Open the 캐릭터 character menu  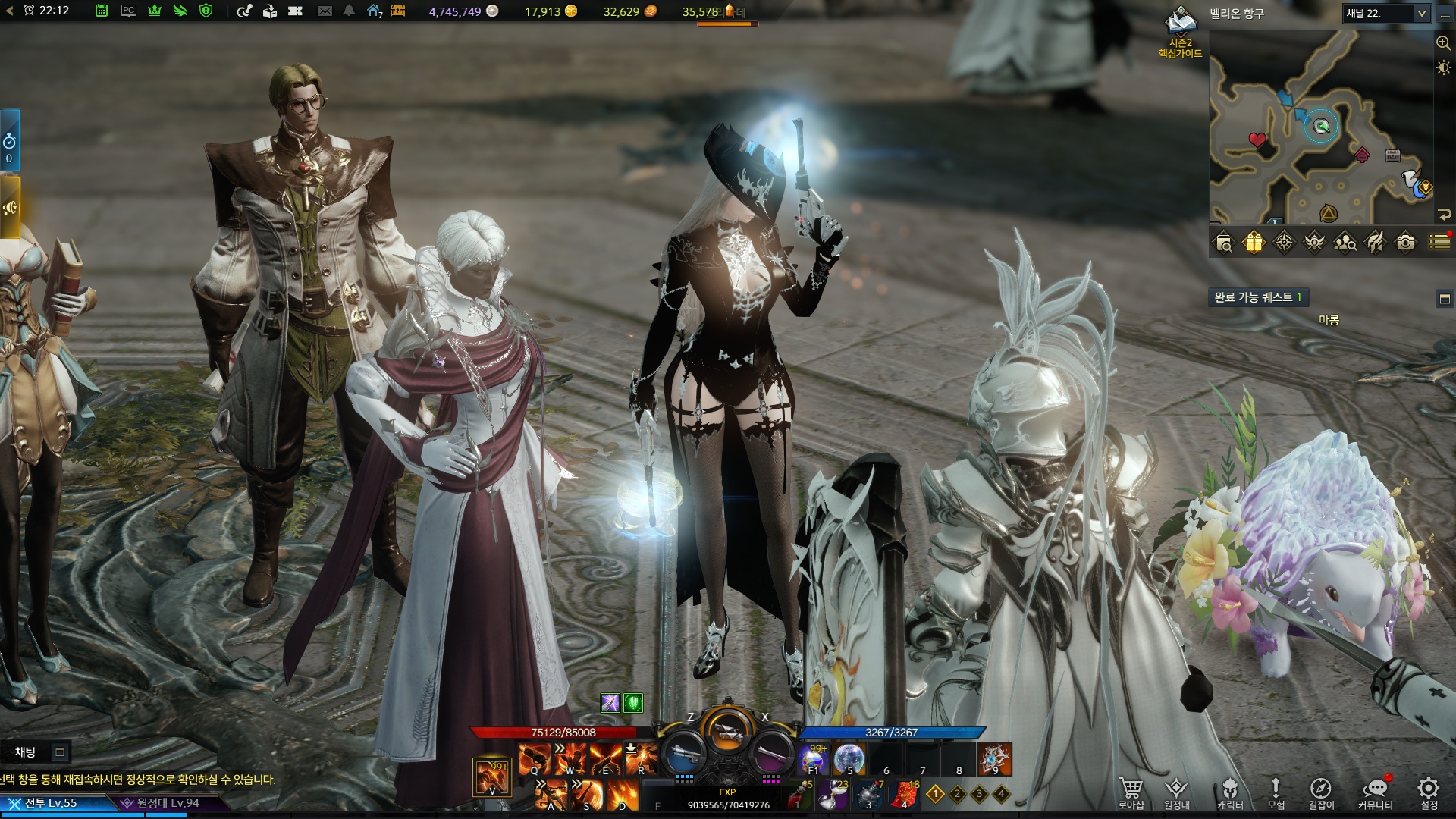click(1230, 792)
